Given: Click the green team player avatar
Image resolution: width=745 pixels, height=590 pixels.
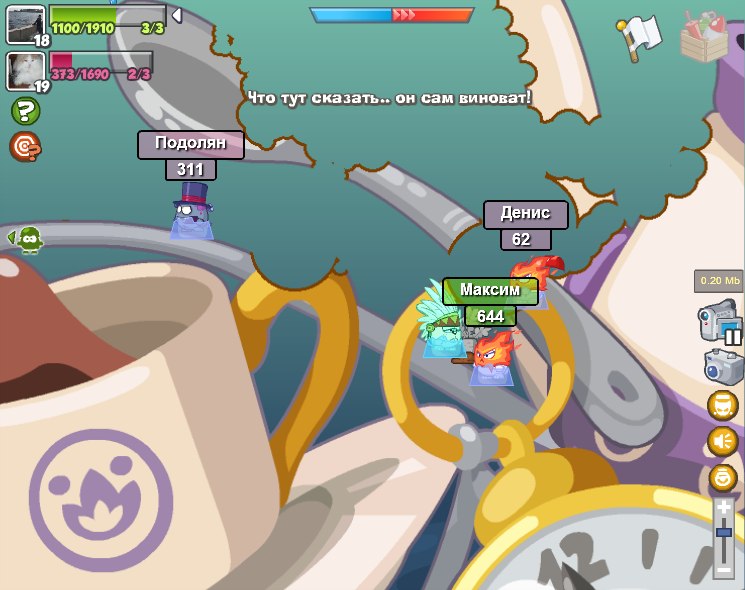Looking at the screenshot, I should [25, 23].
